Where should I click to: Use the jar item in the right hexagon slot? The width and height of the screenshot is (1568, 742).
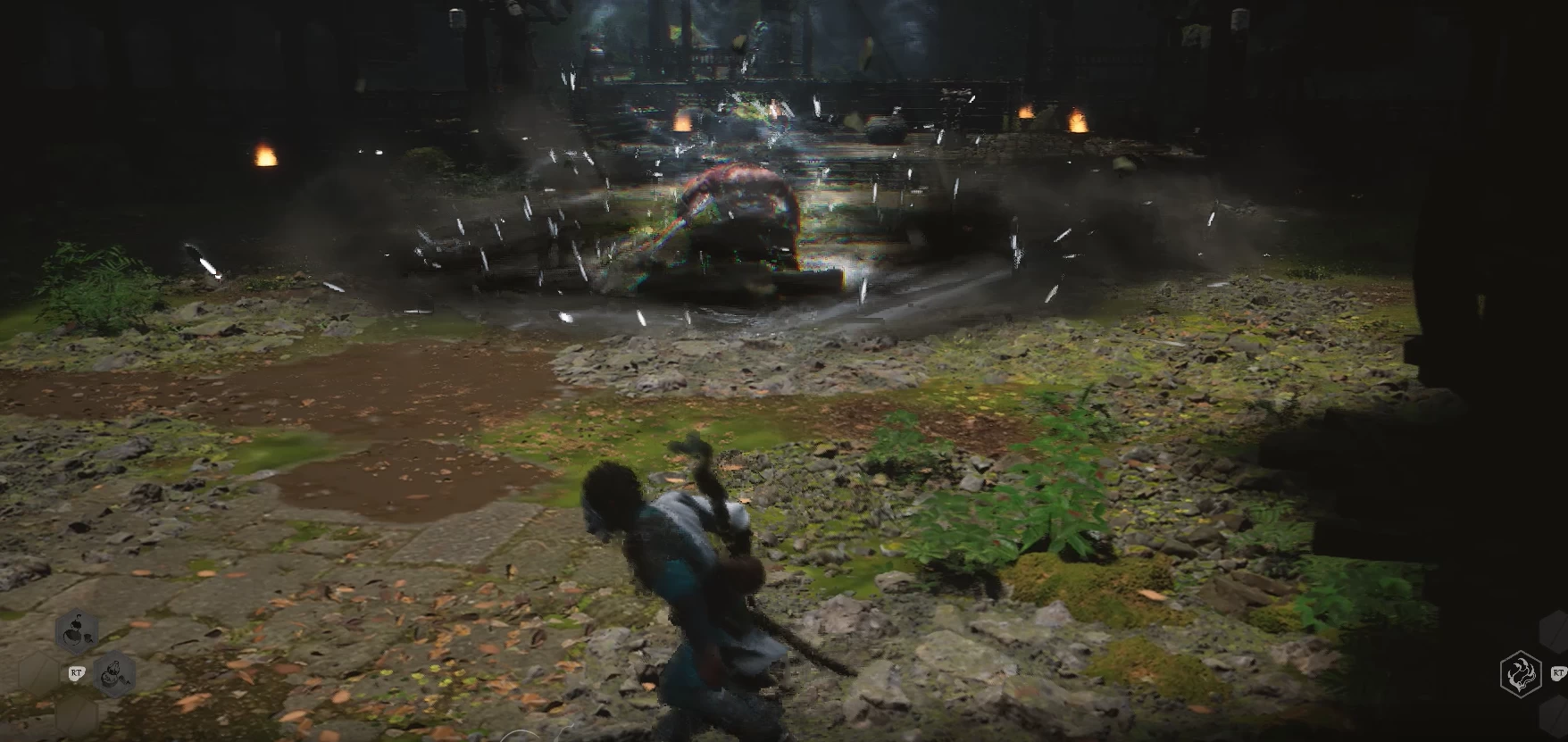[115, 674]
